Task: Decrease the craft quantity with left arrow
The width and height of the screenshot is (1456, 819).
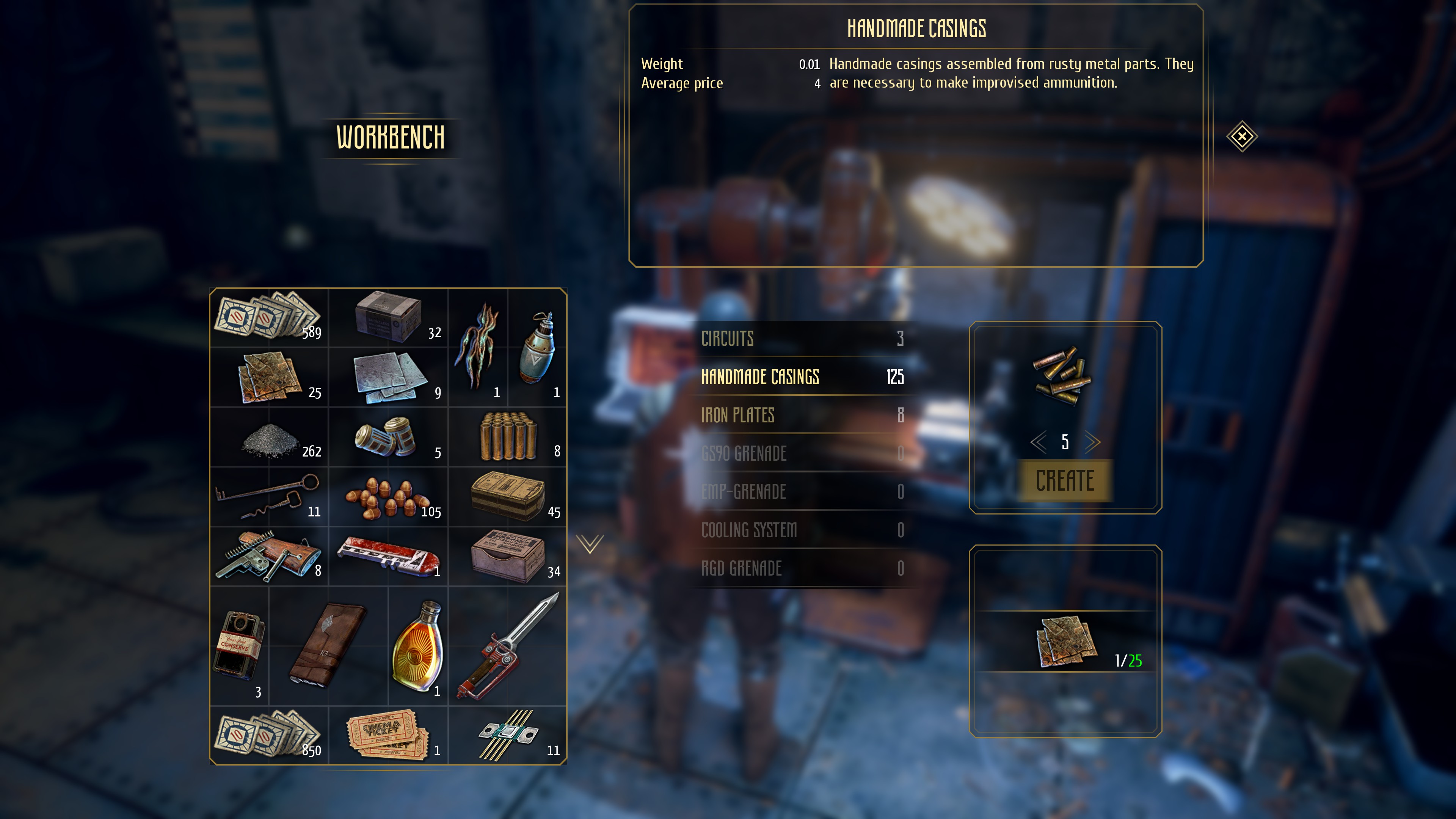Action: pyautogui.click(x=1038, y=442)
